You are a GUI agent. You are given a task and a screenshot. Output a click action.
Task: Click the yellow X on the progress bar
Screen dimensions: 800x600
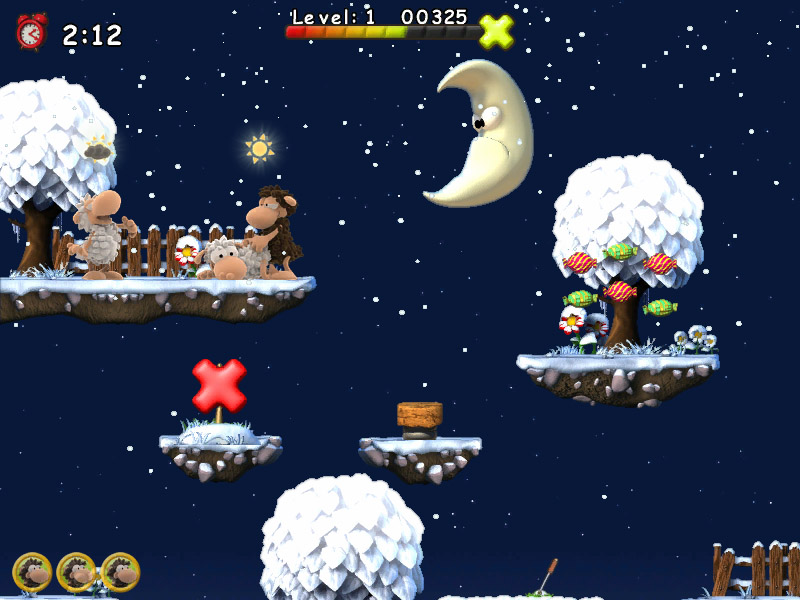[x=496, y=32]
